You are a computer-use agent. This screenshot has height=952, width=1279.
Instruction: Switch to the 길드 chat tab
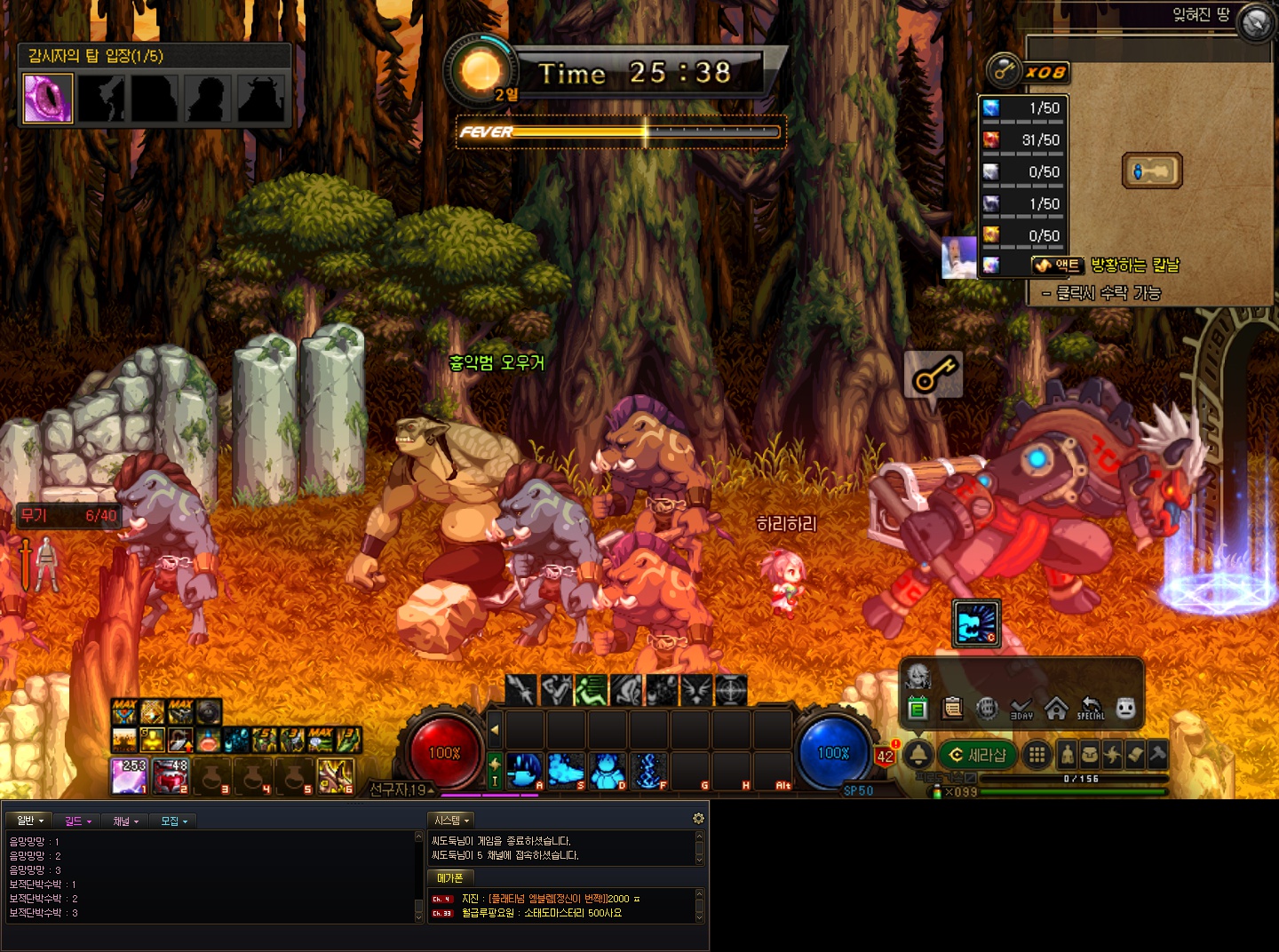coord(78,821)
